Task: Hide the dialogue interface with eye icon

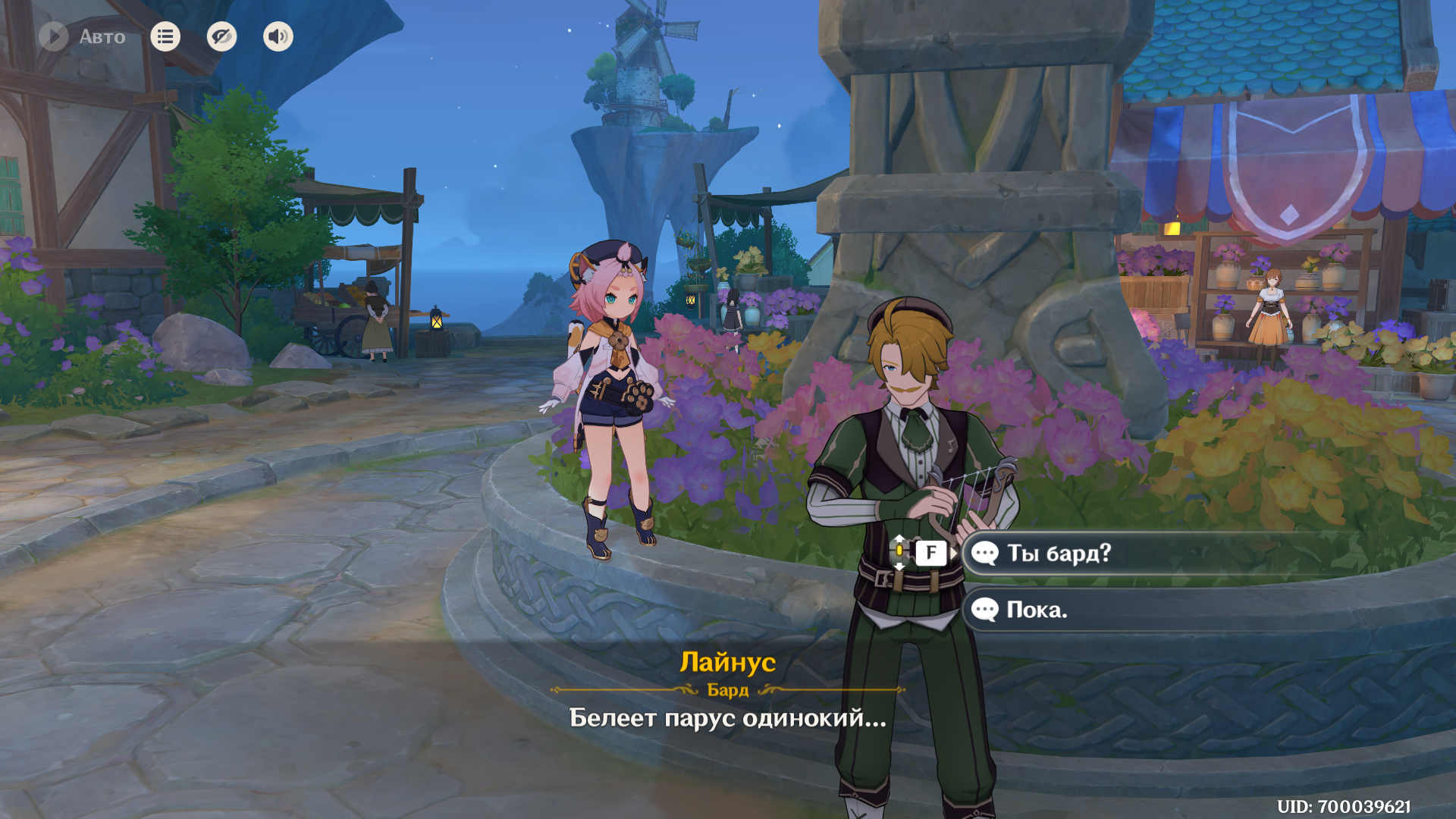Action: click(x=221, y=36)
